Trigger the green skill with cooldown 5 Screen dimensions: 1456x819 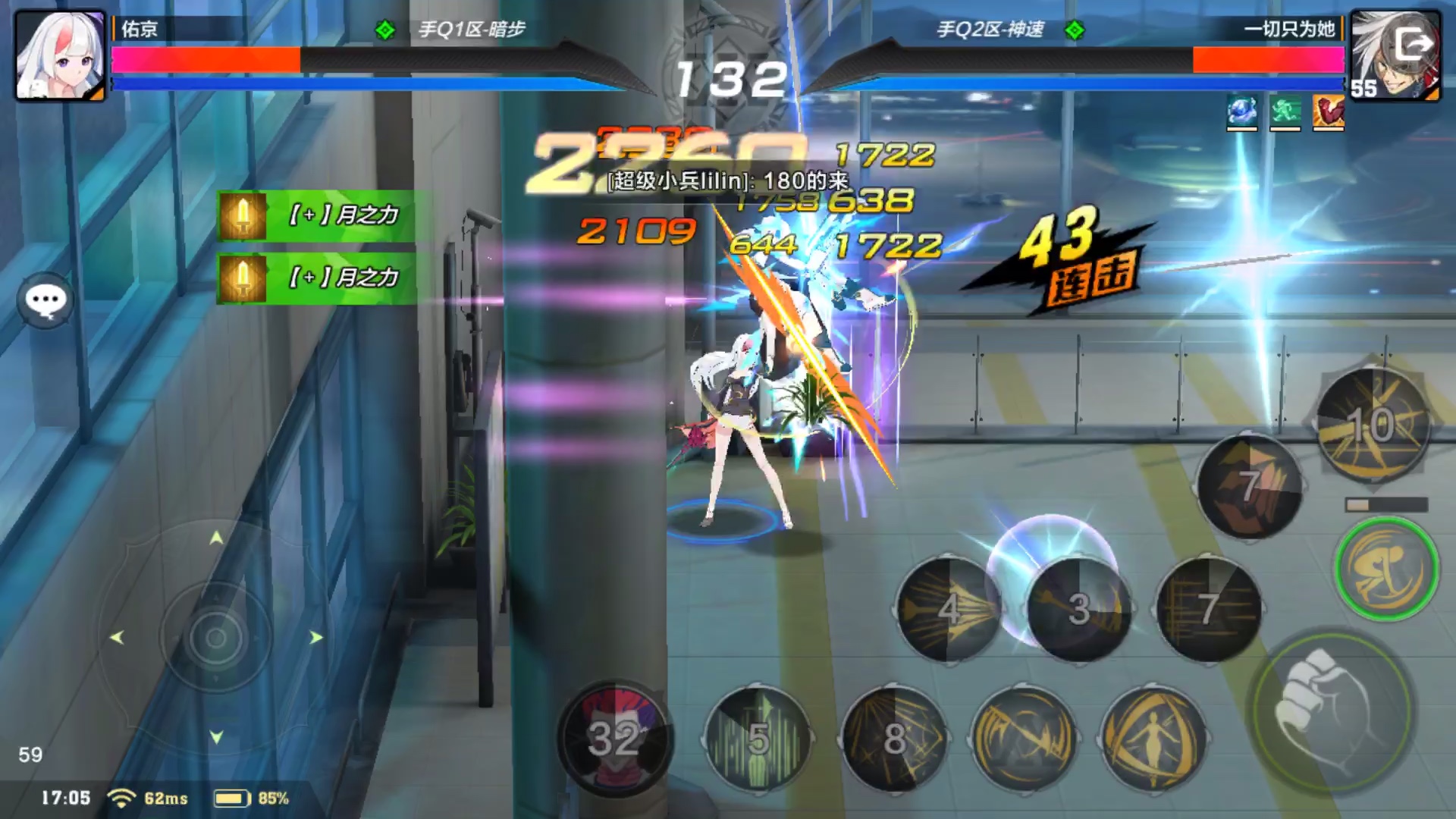tap(758, 738)
